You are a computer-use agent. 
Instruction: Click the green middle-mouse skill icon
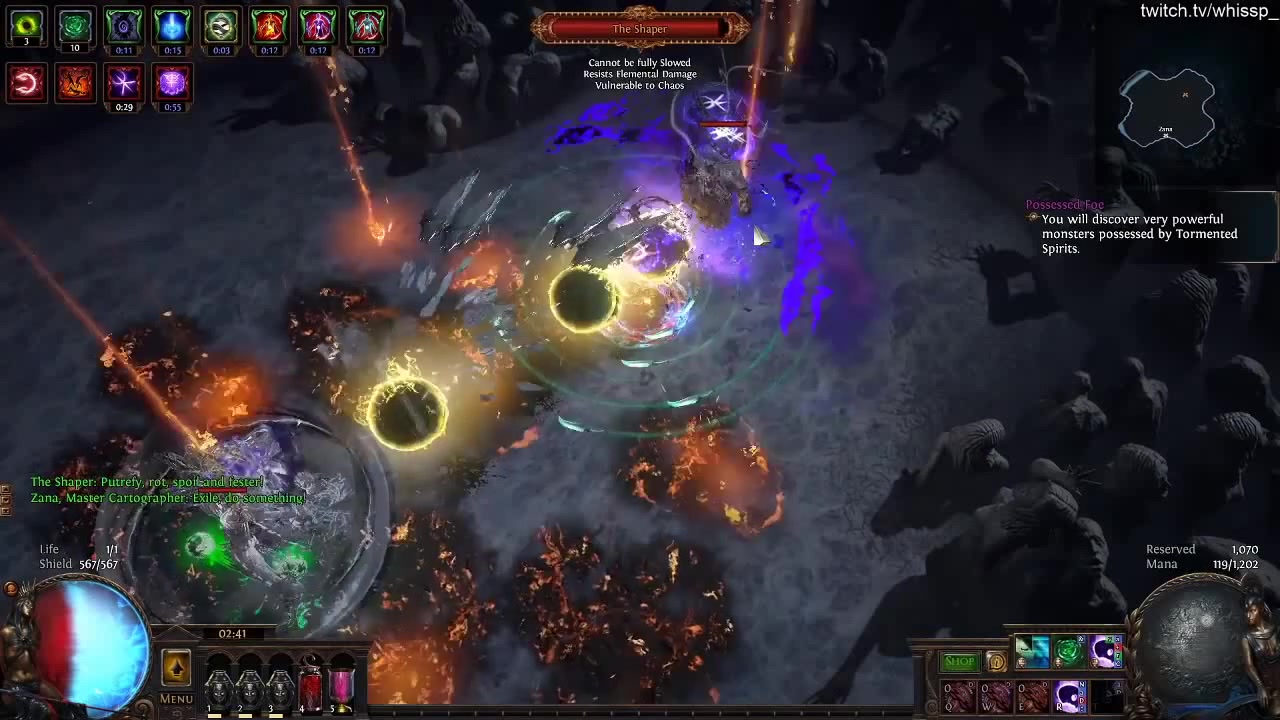(1068, 651)
